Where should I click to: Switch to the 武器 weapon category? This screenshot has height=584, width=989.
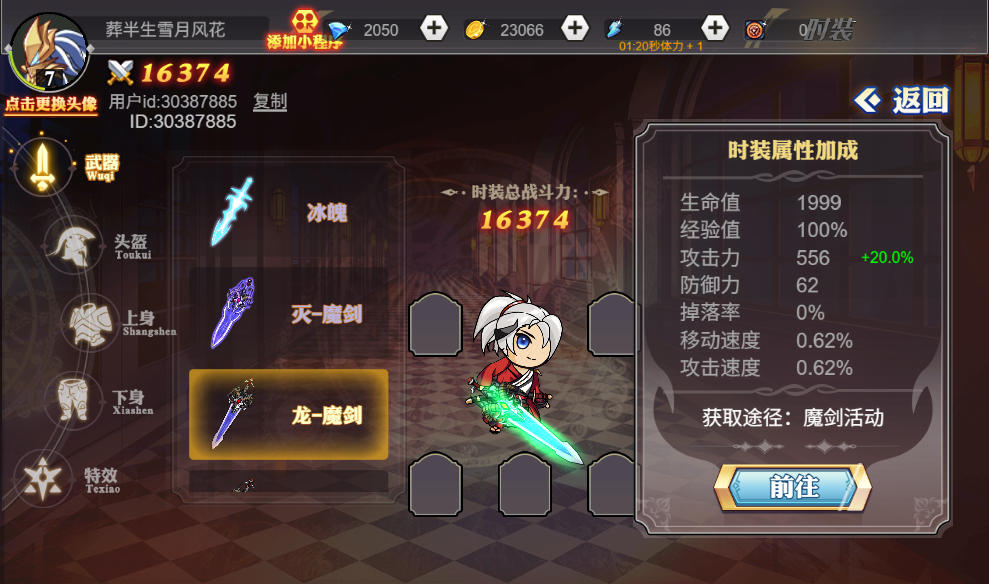44,166
